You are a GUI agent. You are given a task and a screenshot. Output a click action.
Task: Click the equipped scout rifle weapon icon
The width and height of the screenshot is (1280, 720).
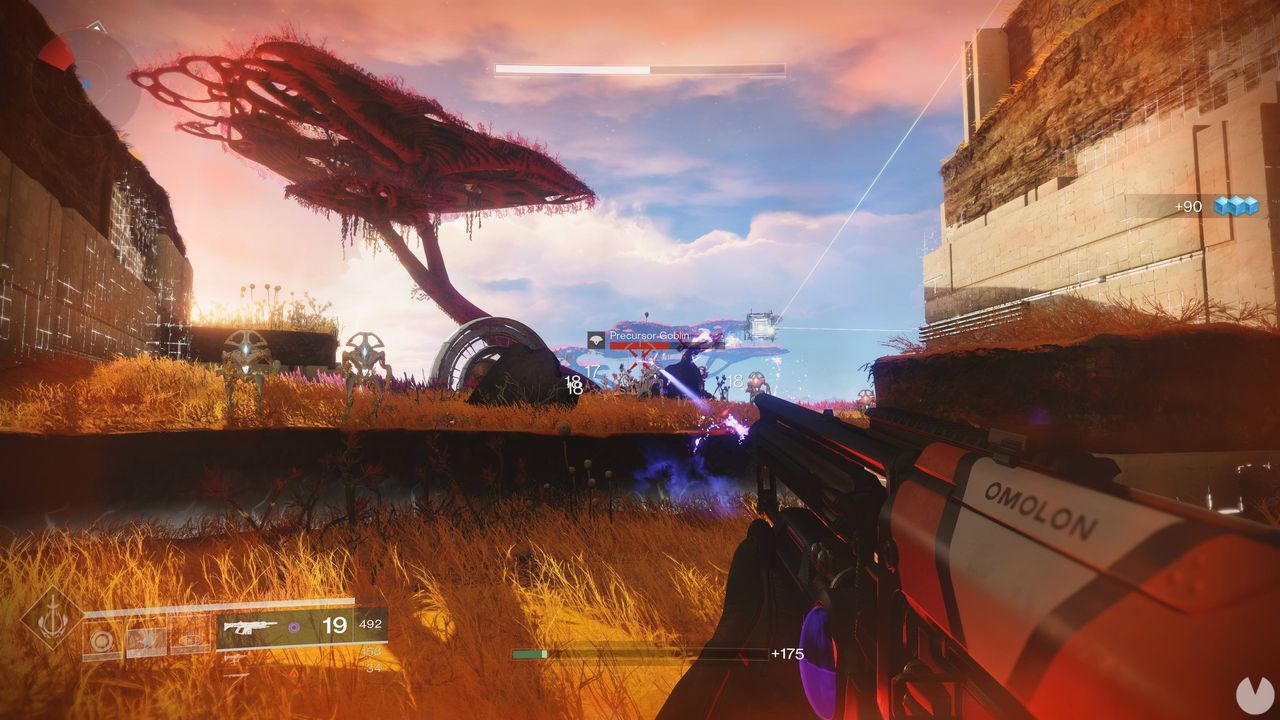click(x=250, y=628)
